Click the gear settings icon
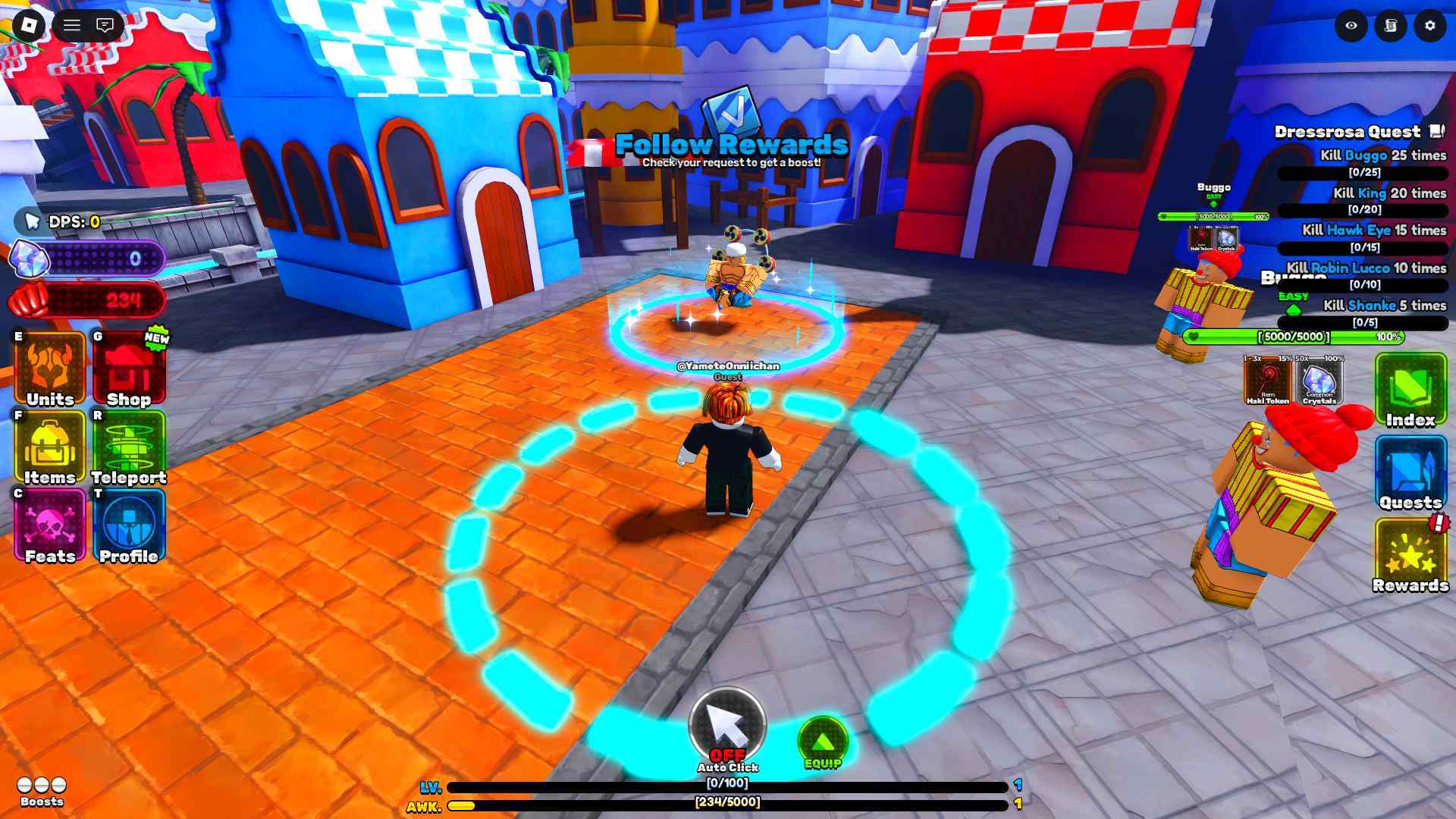1456x819 pixels. pyautogui.click(x=1430, y=26)
